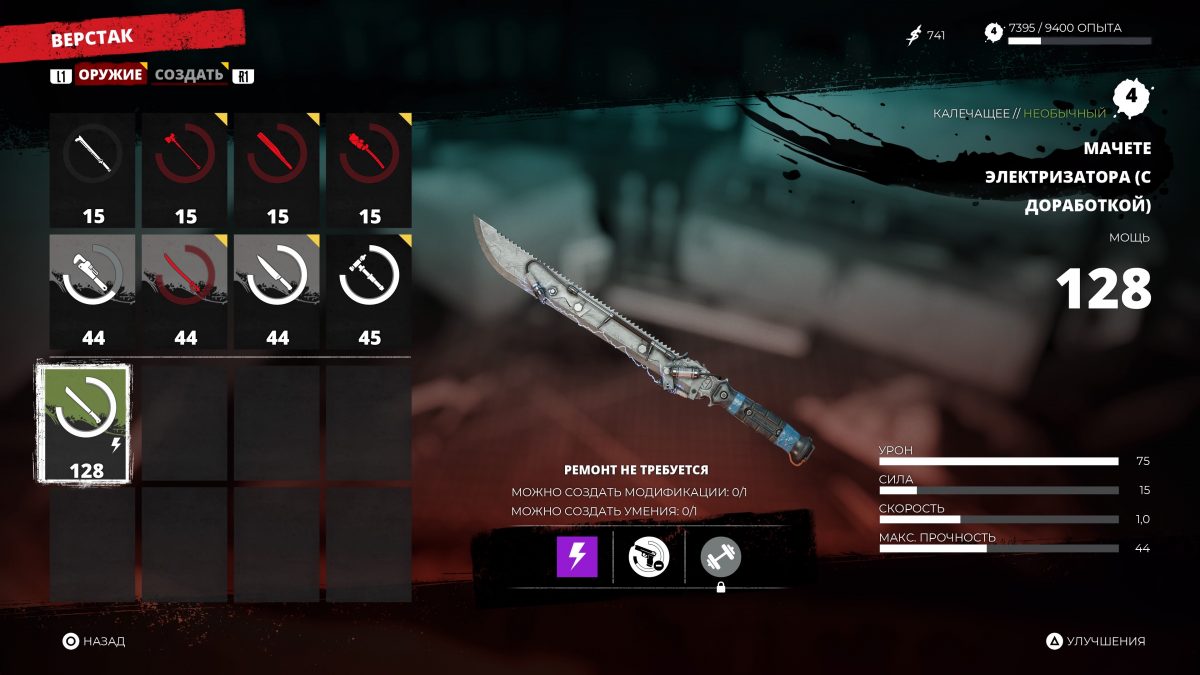This screenshot has height=675, width=1200.
Task: Select the selected machete slot with power 128
Action: pyautogui.click(x=92, y=422)
